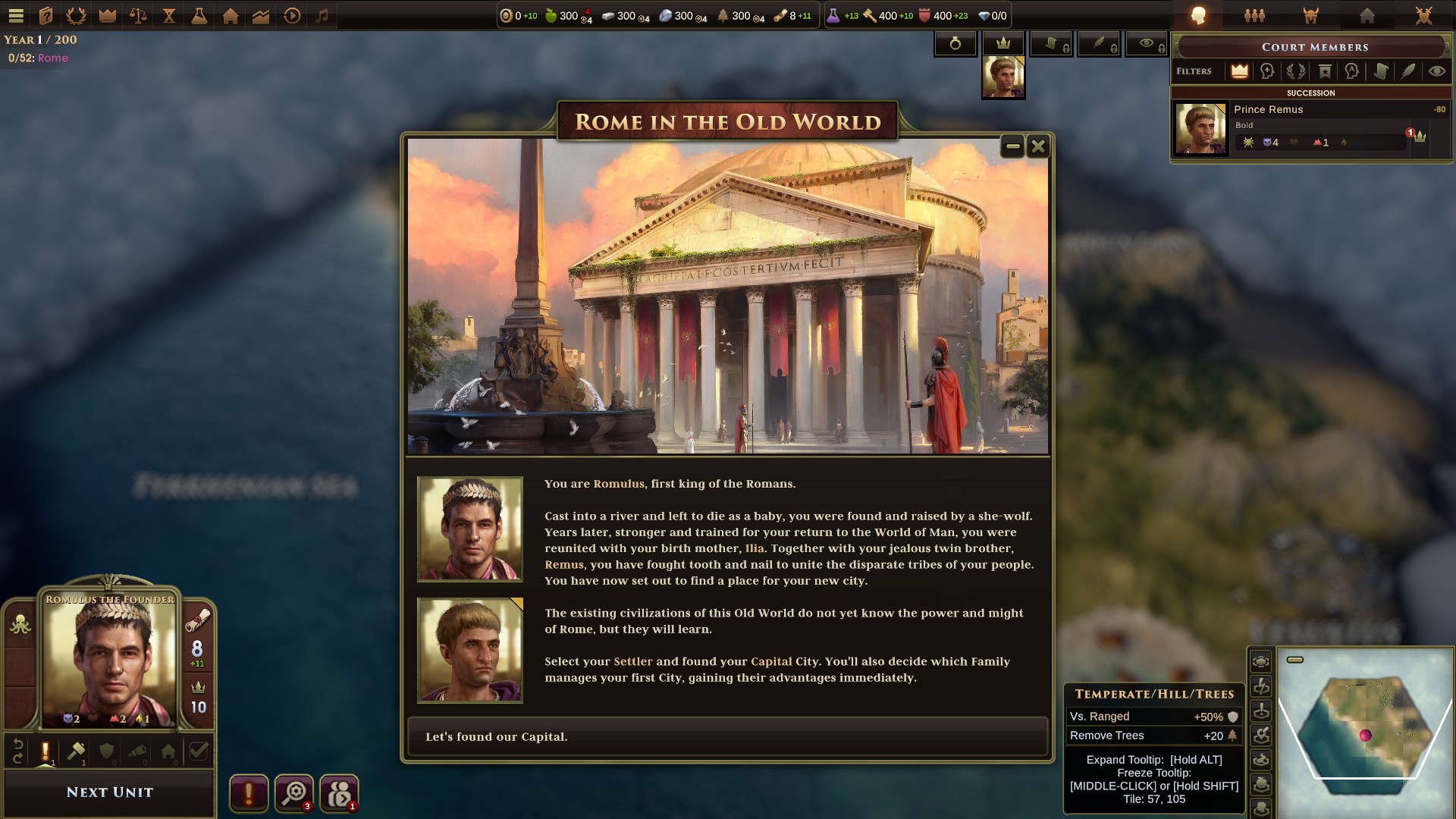Open the magnifier button with badge 3
The width and height of the screenshot is (1456, 819).
tap(293, 794)
